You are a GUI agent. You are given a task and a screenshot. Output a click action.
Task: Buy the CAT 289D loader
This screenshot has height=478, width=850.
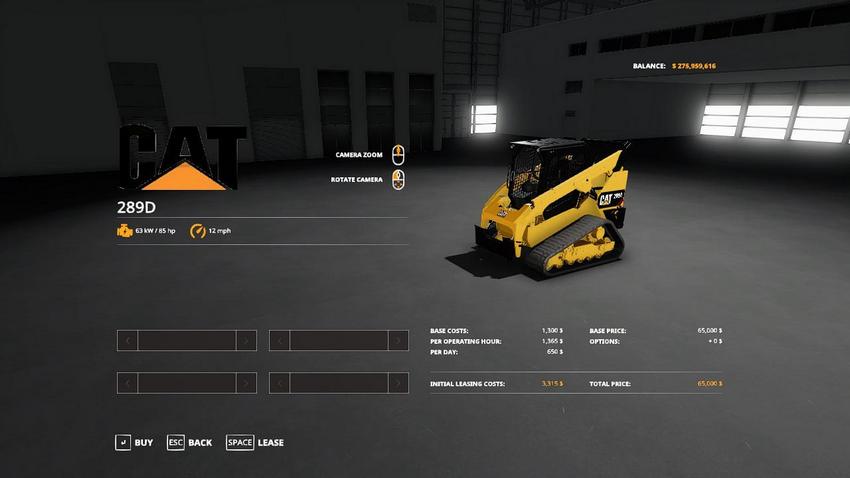134,442
